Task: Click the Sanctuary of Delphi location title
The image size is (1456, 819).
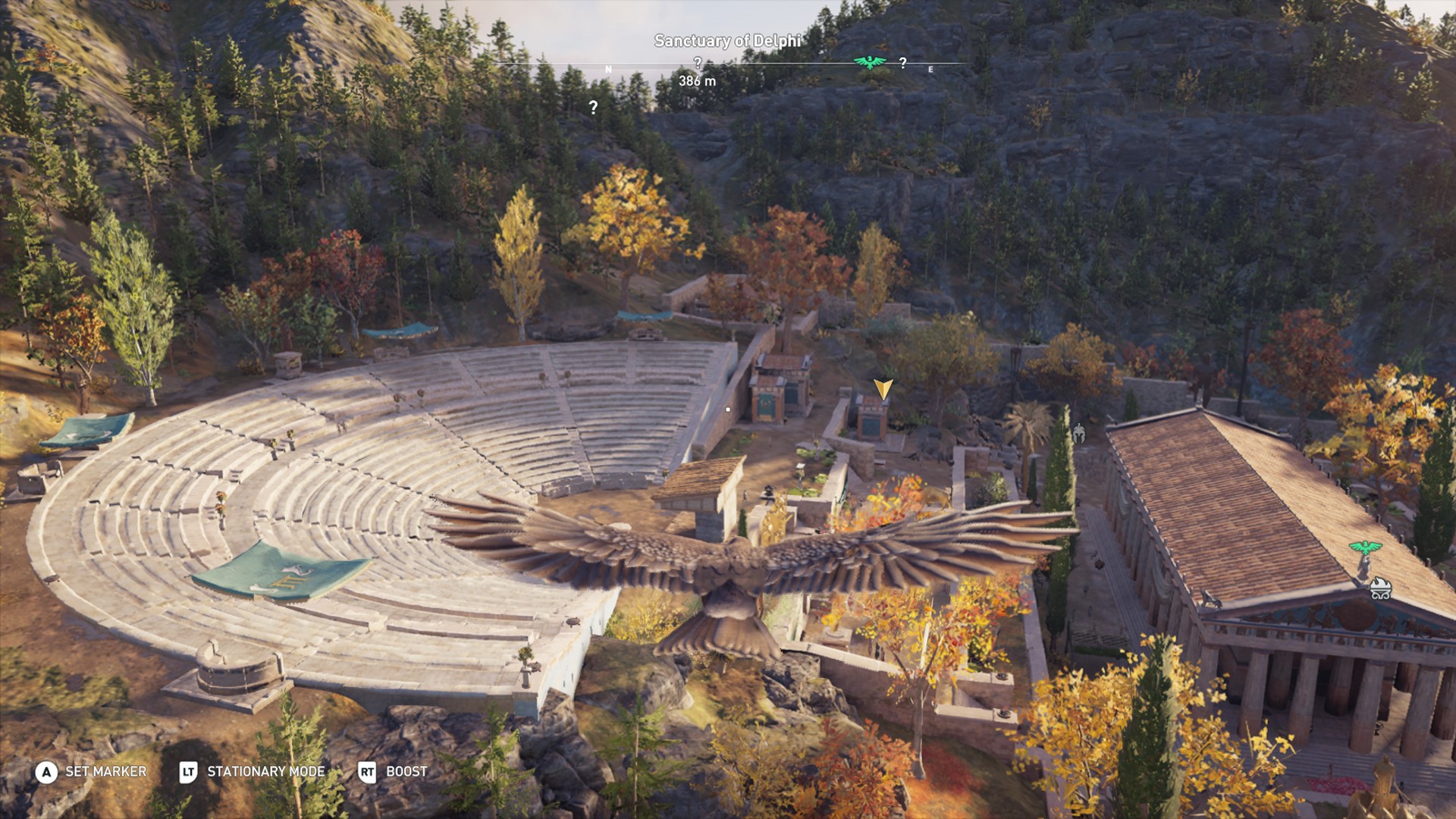Action: point(728,42)
